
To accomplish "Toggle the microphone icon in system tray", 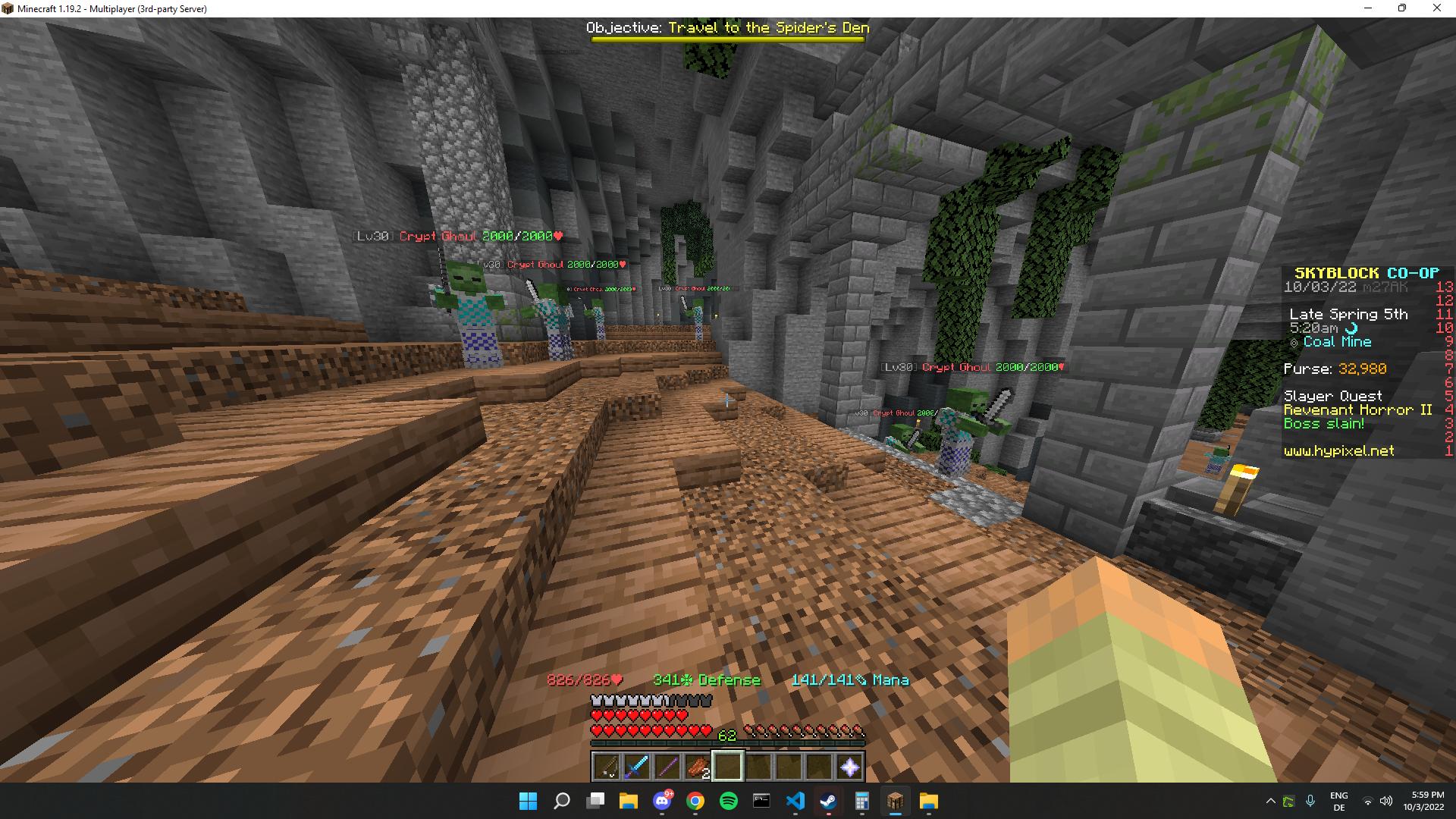I will tap(1310, 802).
